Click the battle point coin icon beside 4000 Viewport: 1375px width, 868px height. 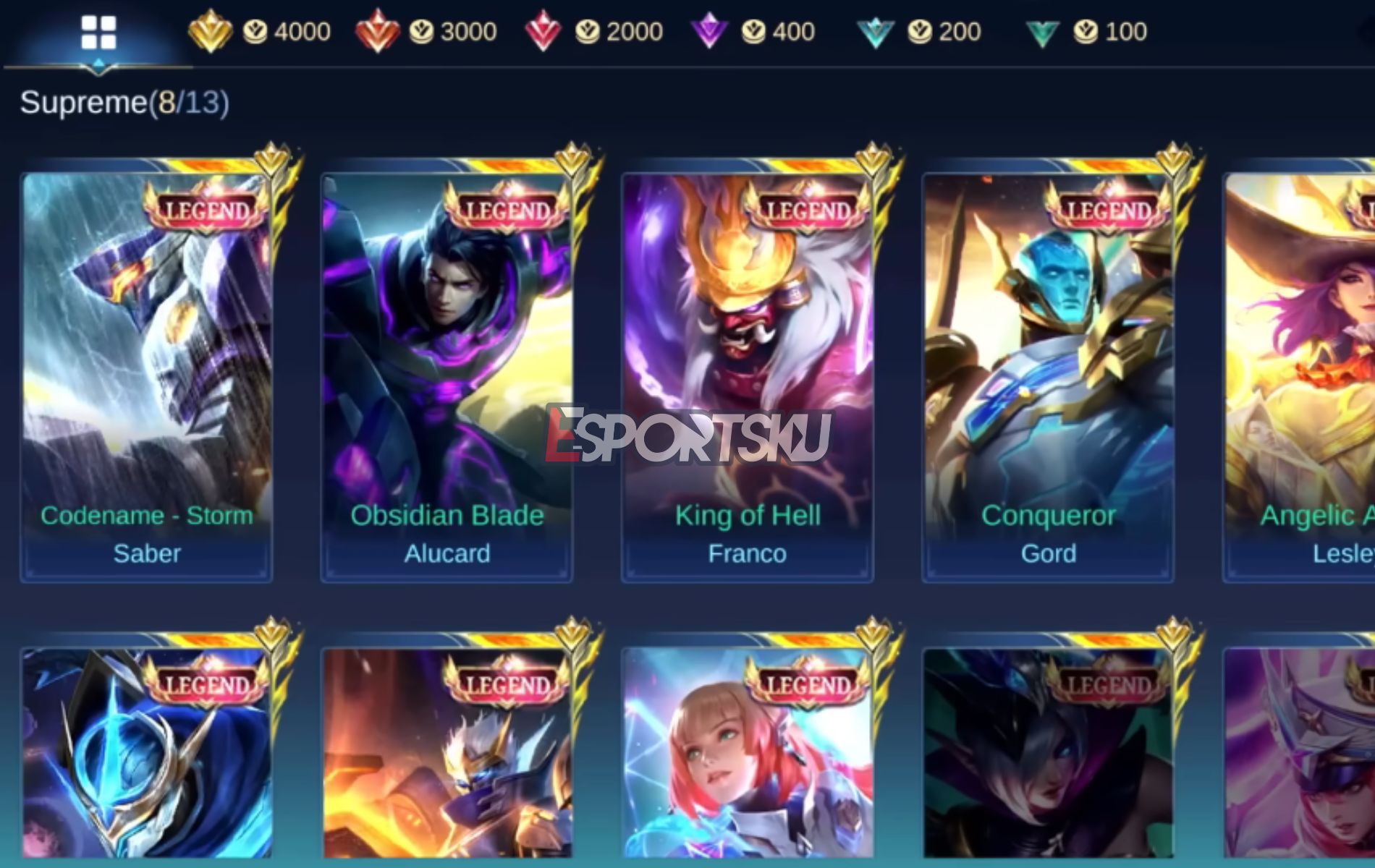[x=254, y=30]
